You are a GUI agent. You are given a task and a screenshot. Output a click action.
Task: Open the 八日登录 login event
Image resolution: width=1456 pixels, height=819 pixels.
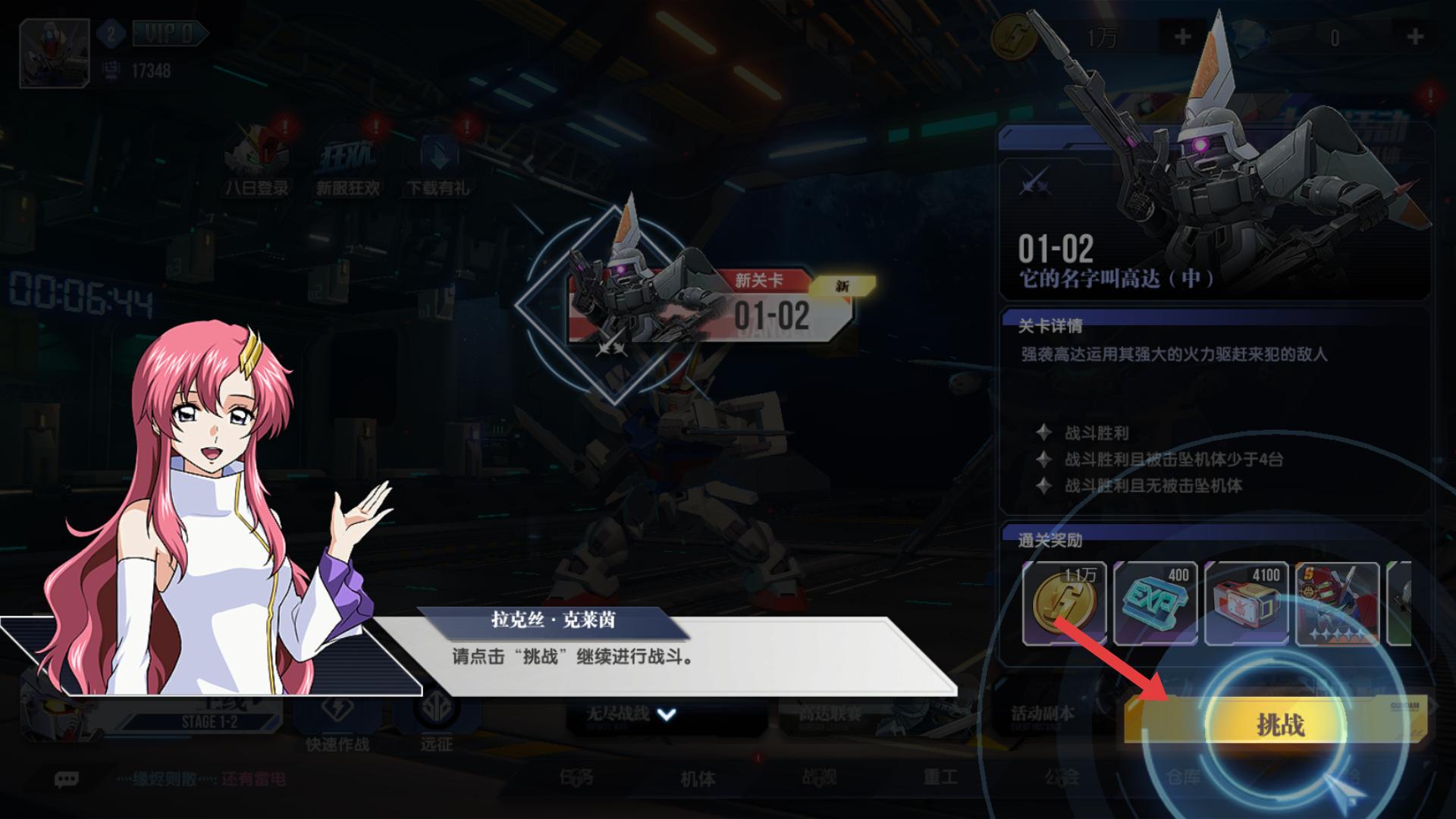pyautogui.click(x=256, y=163)
